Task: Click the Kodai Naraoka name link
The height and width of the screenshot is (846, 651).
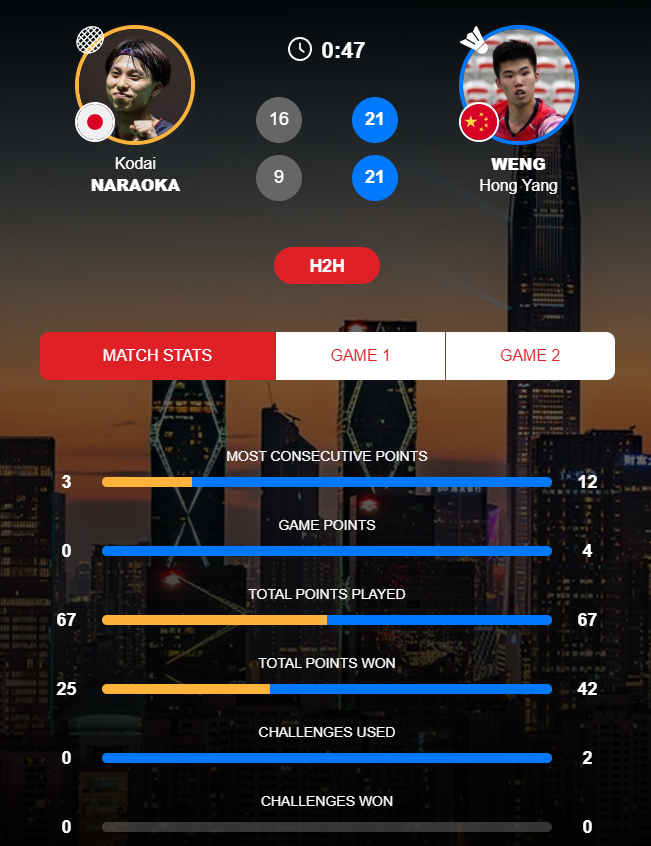Action: click(136, 174)
